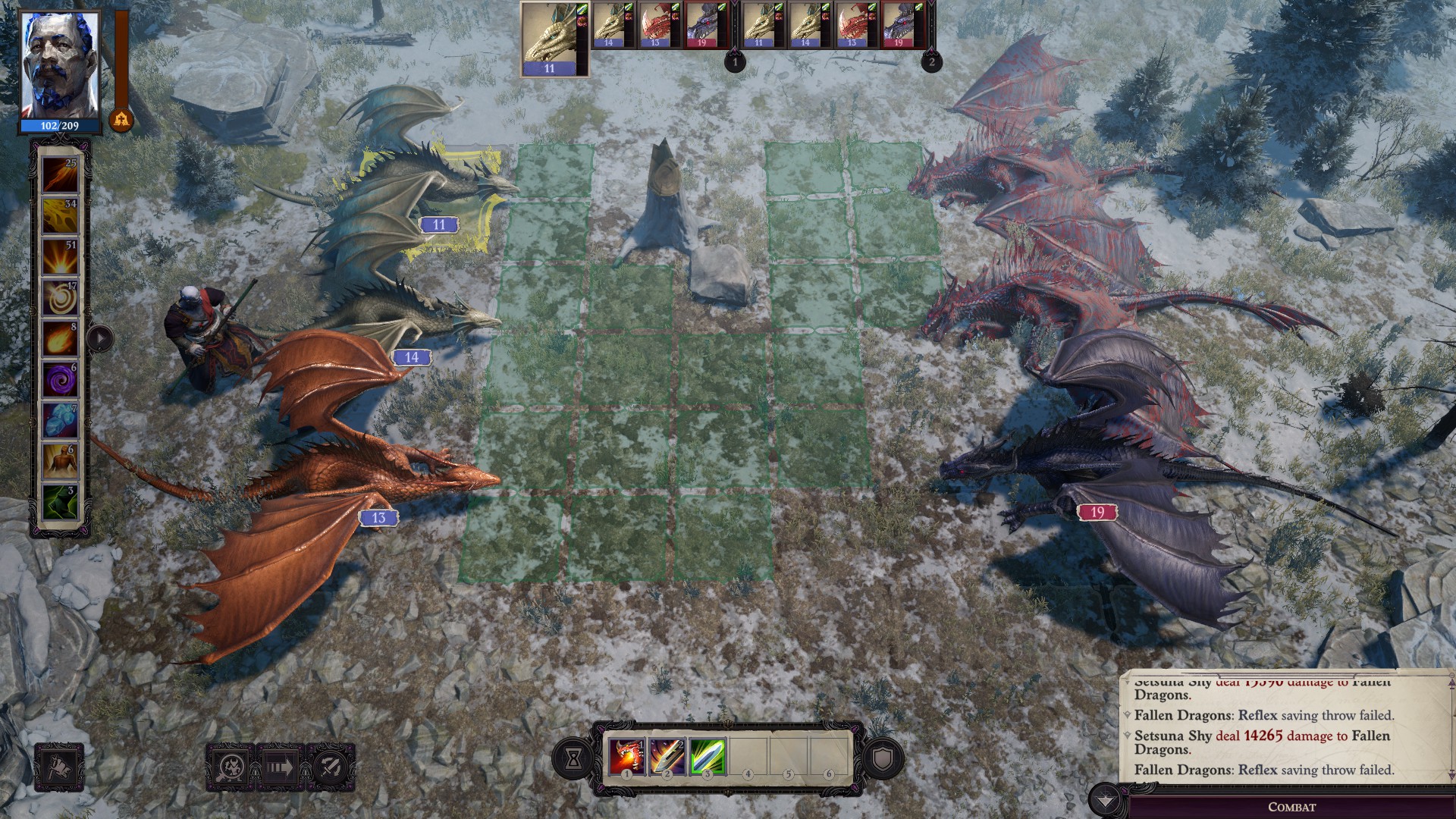Activate the purple sword strike ability

point(667,756)
